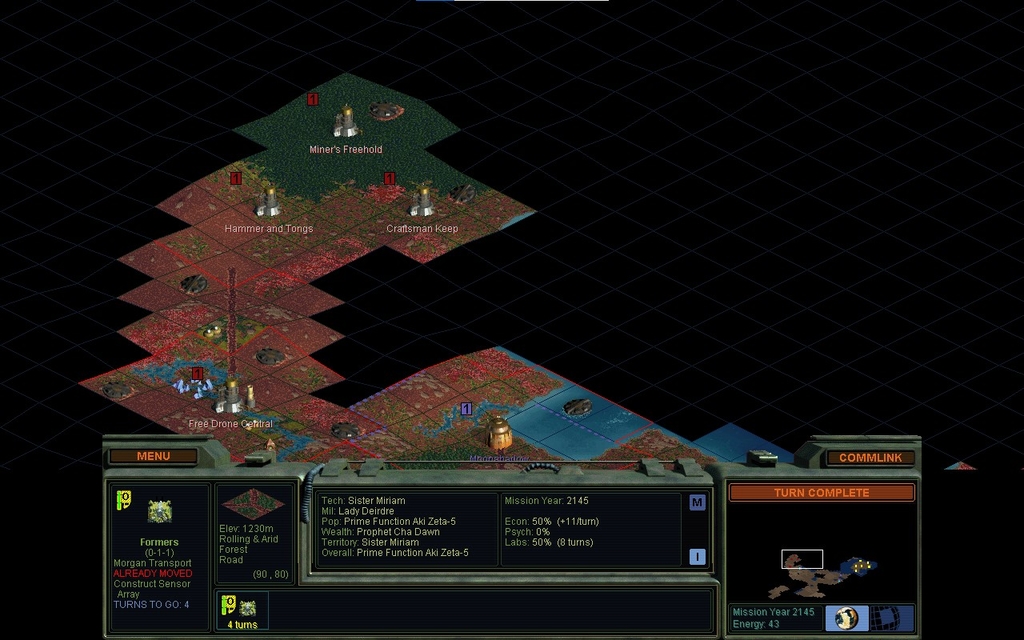Click the M button on info panel
Image resolution: width=1024 pixels, height=640 pixels.
click(x=697, y=503)
